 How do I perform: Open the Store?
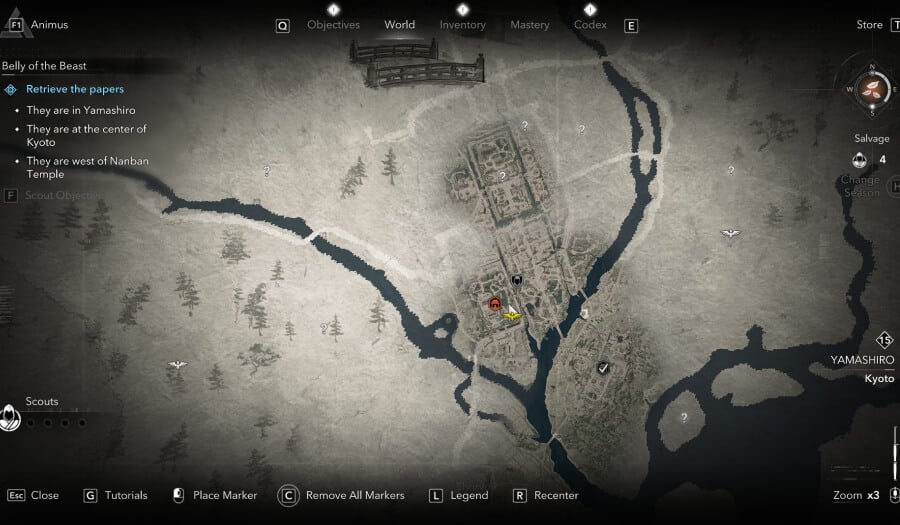click(x=870, y=25)
